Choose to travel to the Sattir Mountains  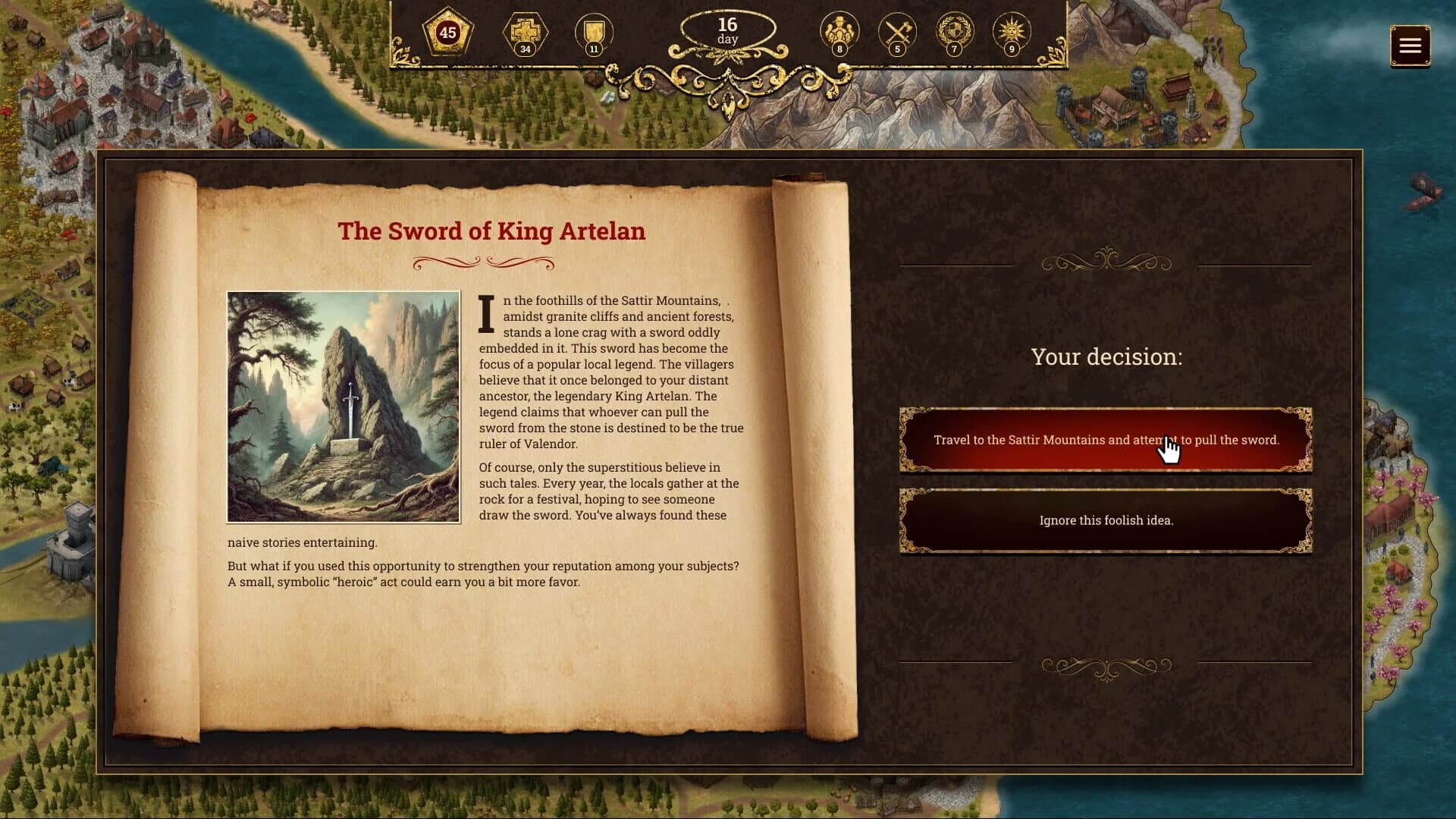[1106, 440]
